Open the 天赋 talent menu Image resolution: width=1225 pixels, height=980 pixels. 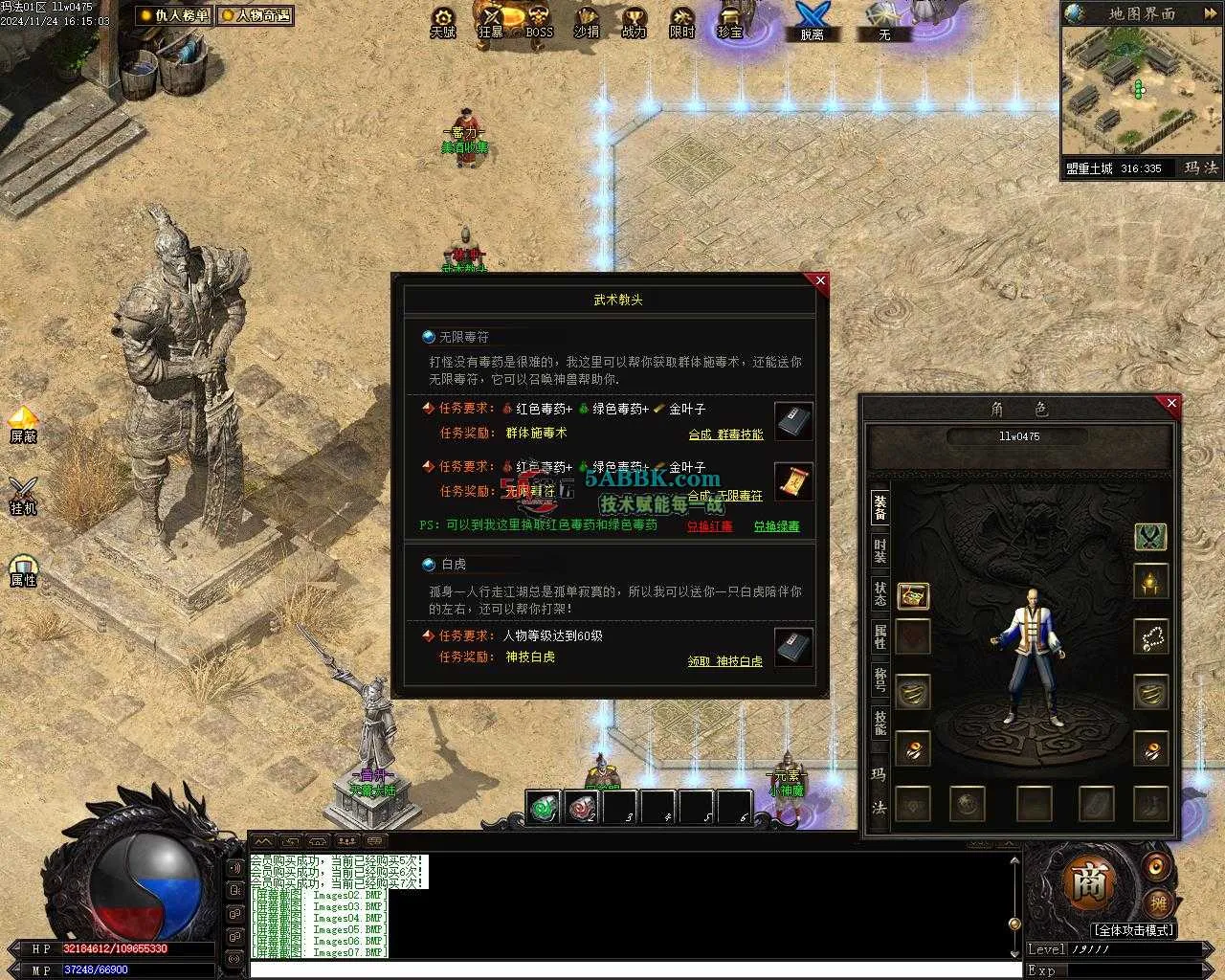(442, 21)
